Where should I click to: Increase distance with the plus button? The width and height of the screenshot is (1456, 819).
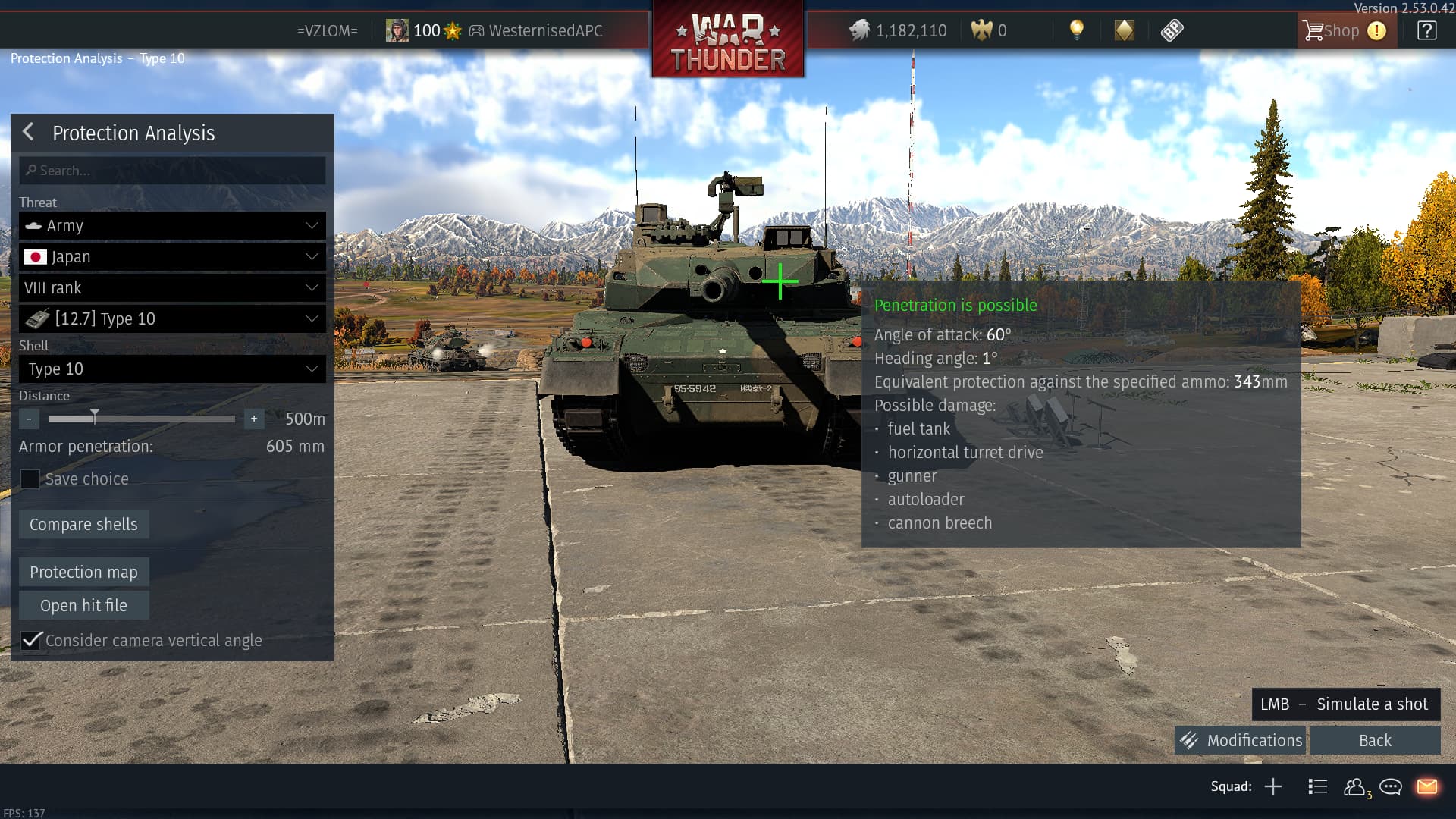(x=254, y=419)
